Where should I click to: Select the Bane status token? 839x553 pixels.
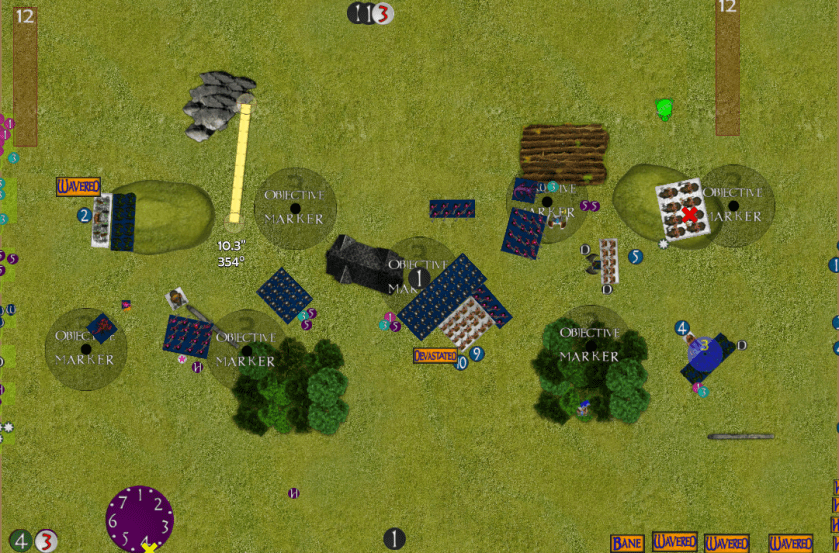pos(627,542)
